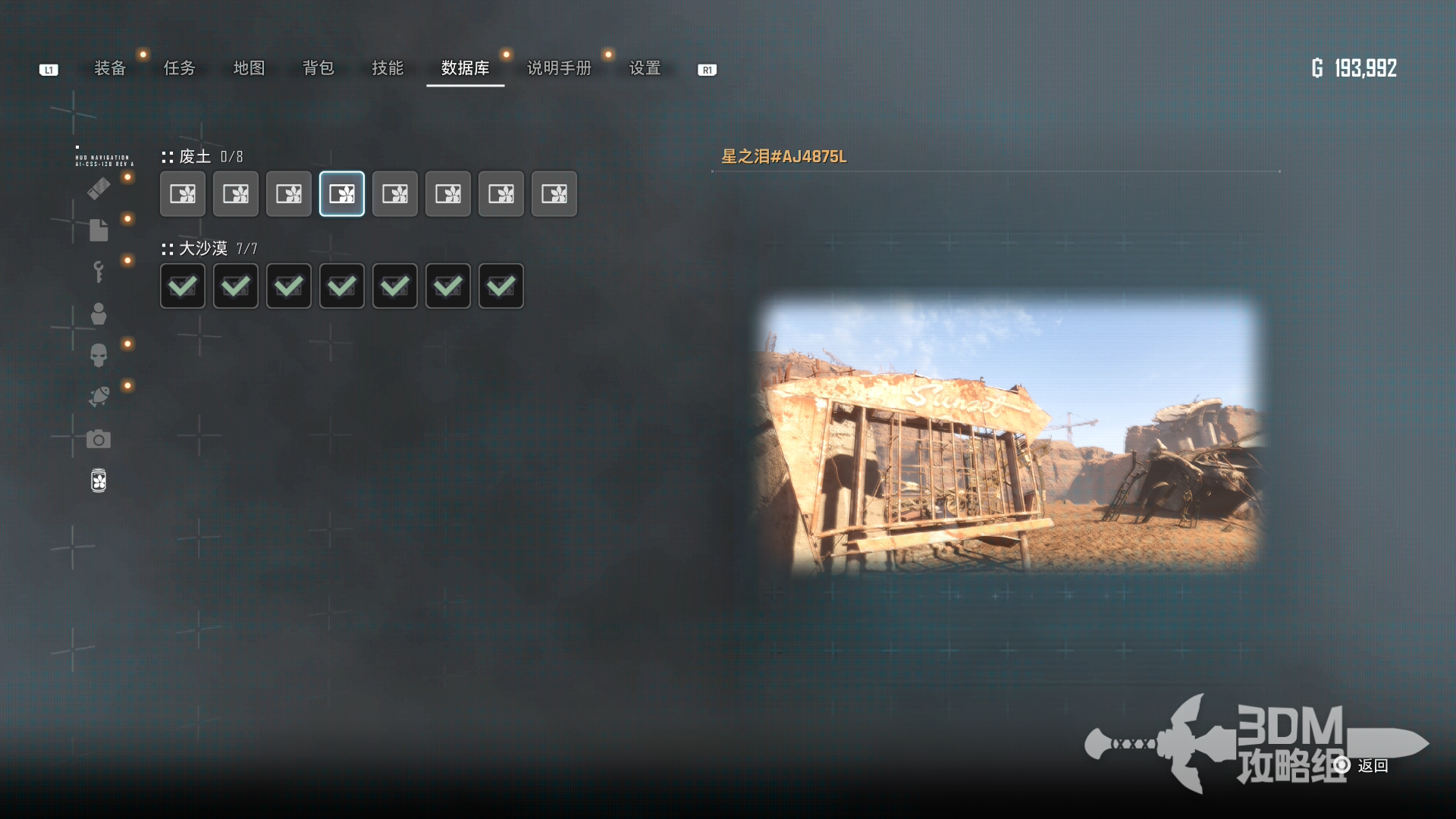Select the document category icon
Screen dimensions: 1456x819
(x=99, y=230)
